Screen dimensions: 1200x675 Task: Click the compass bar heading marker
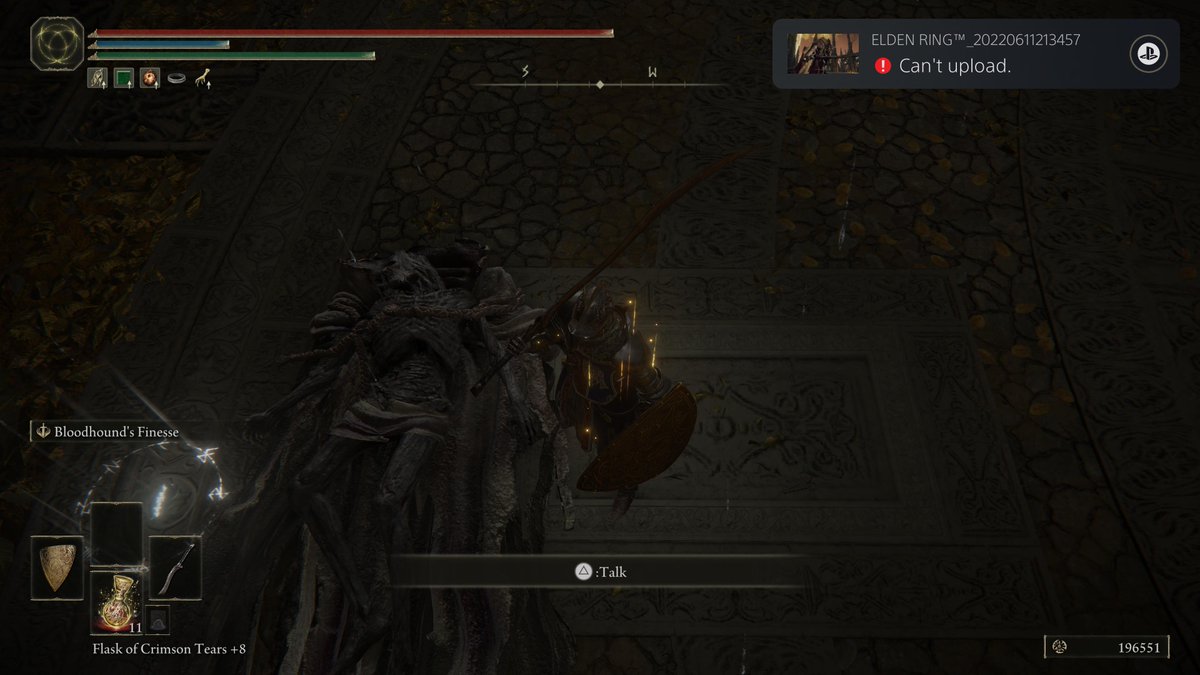point(600,85)
